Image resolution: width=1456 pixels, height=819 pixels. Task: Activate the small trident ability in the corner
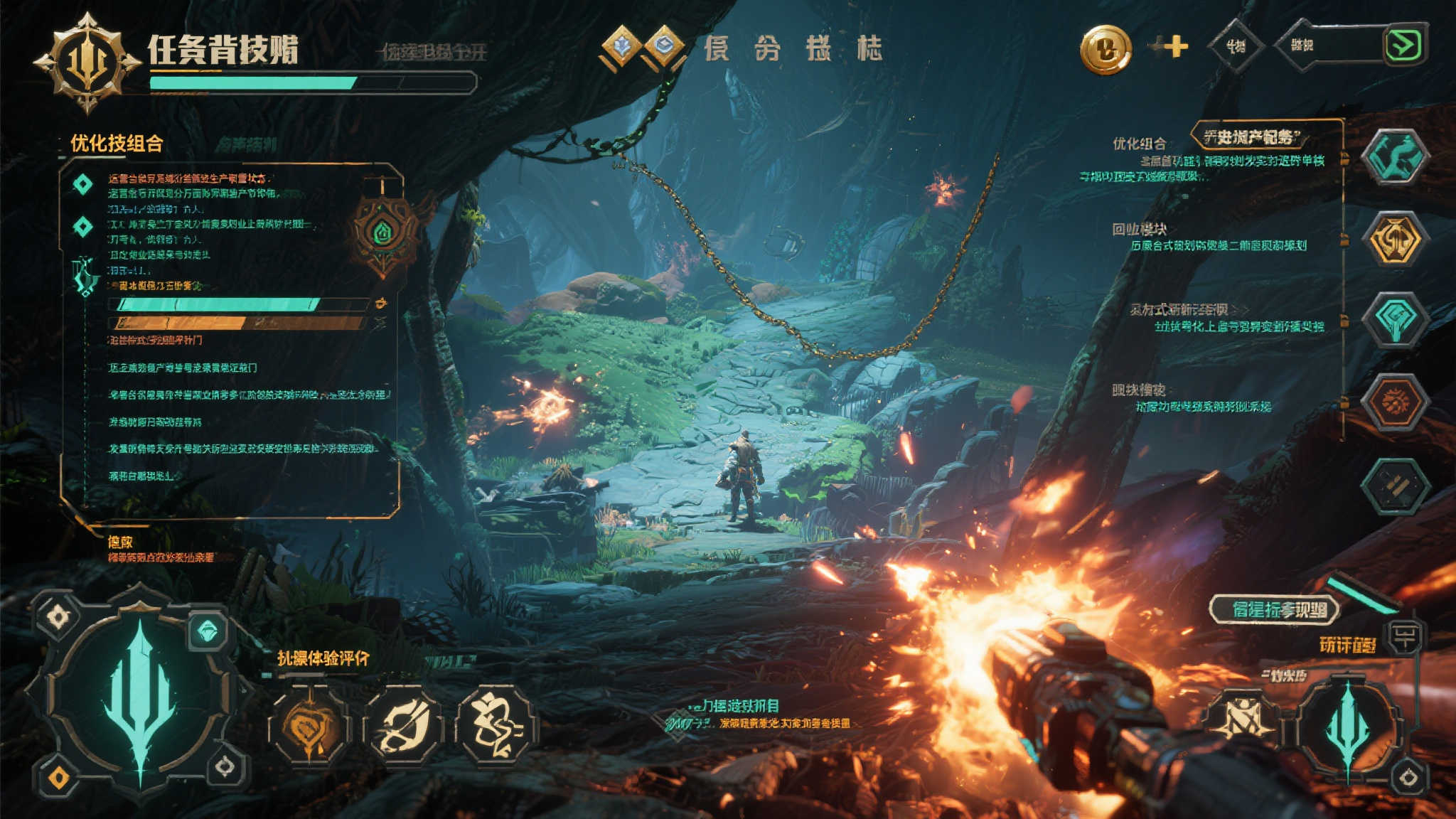coord(1347,725)
